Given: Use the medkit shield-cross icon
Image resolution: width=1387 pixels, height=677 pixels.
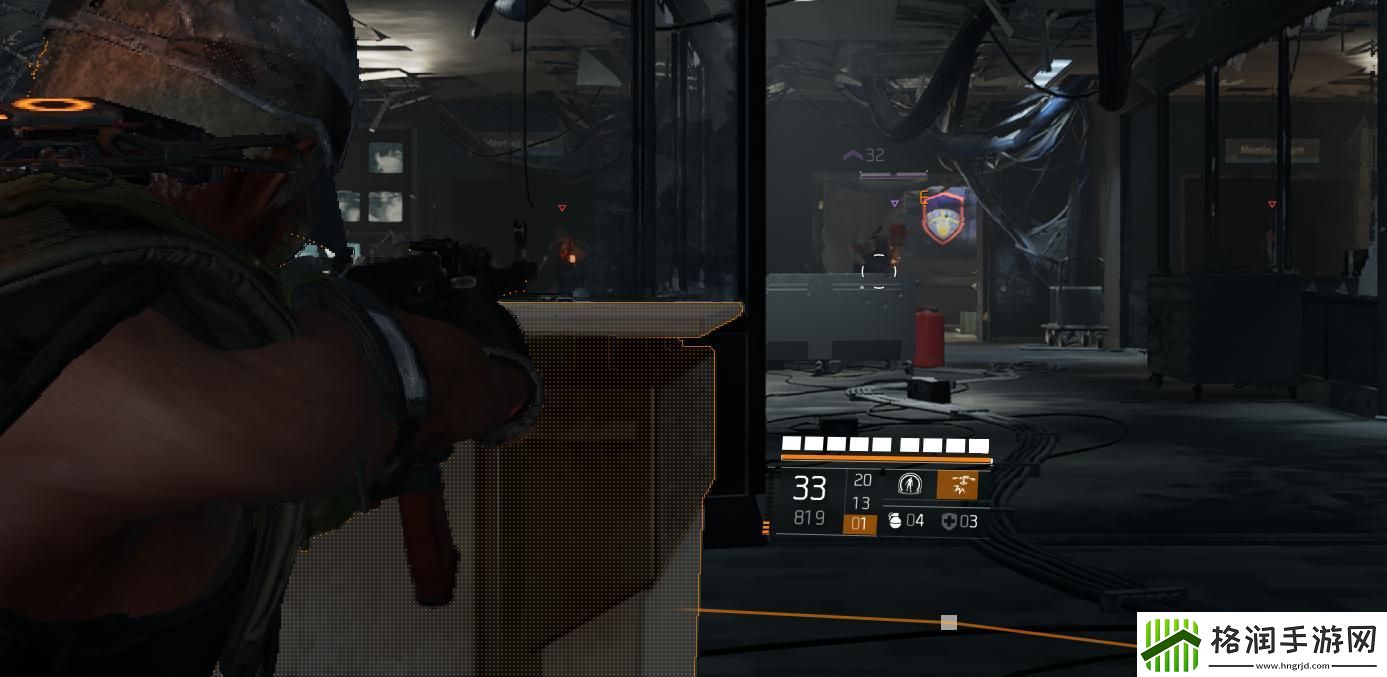Looking at the screenshot, I should pyautogui.click(x=948, y=521).
